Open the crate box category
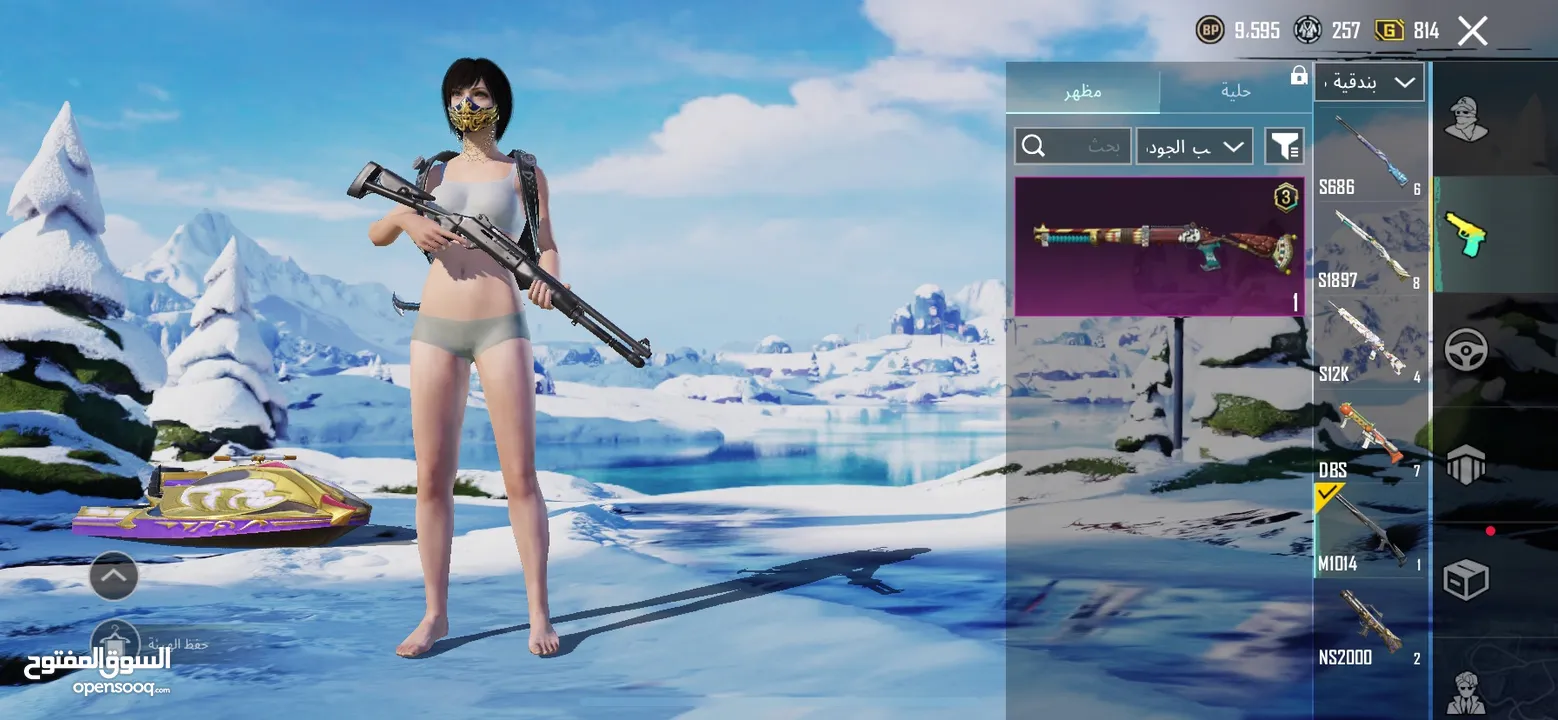Image resolution: width=1558 pixels, height=720 pixels. coord(1466,578)
